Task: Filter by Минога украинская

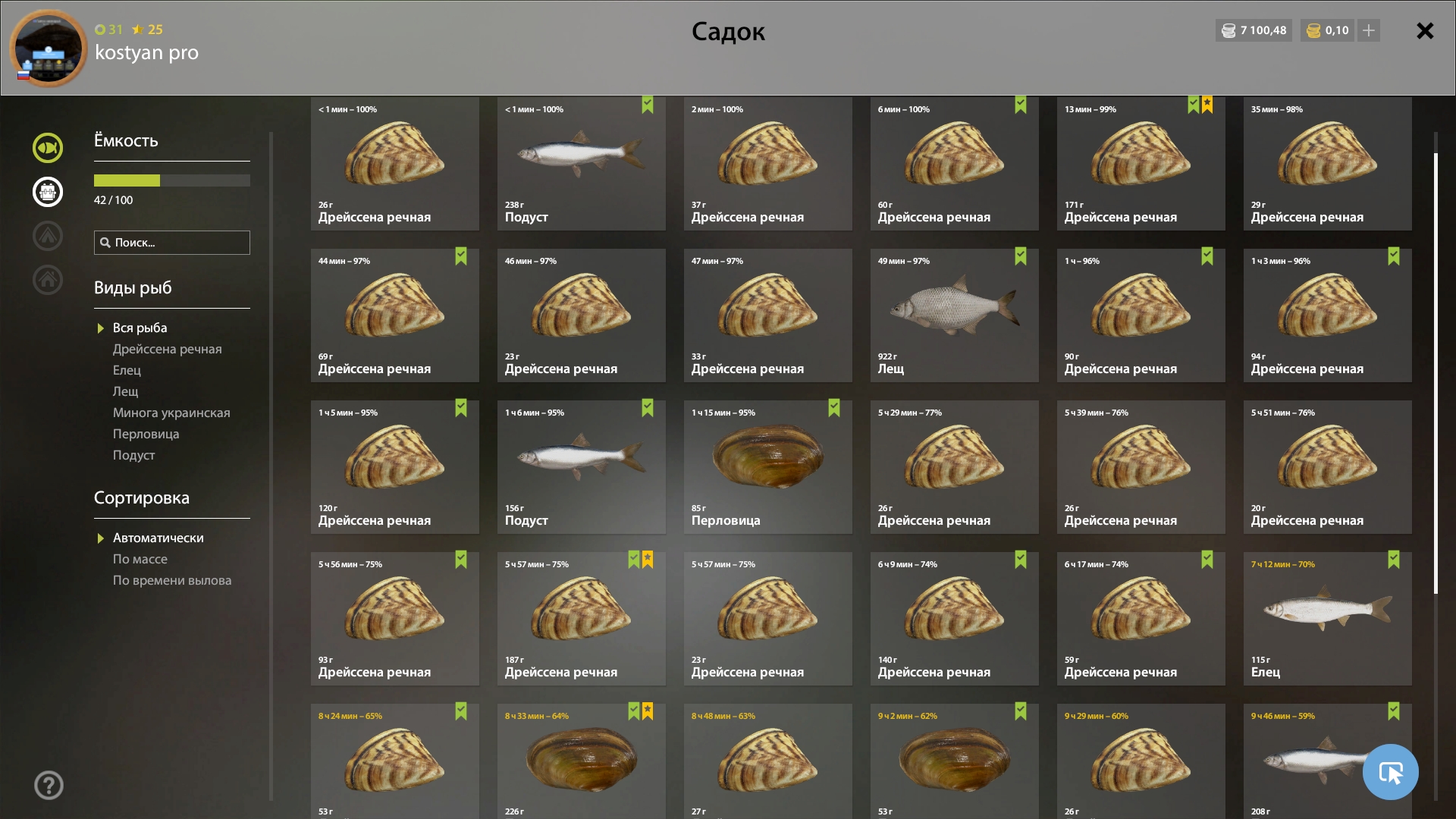Action: pyautogui.click(x=171, y=413)
